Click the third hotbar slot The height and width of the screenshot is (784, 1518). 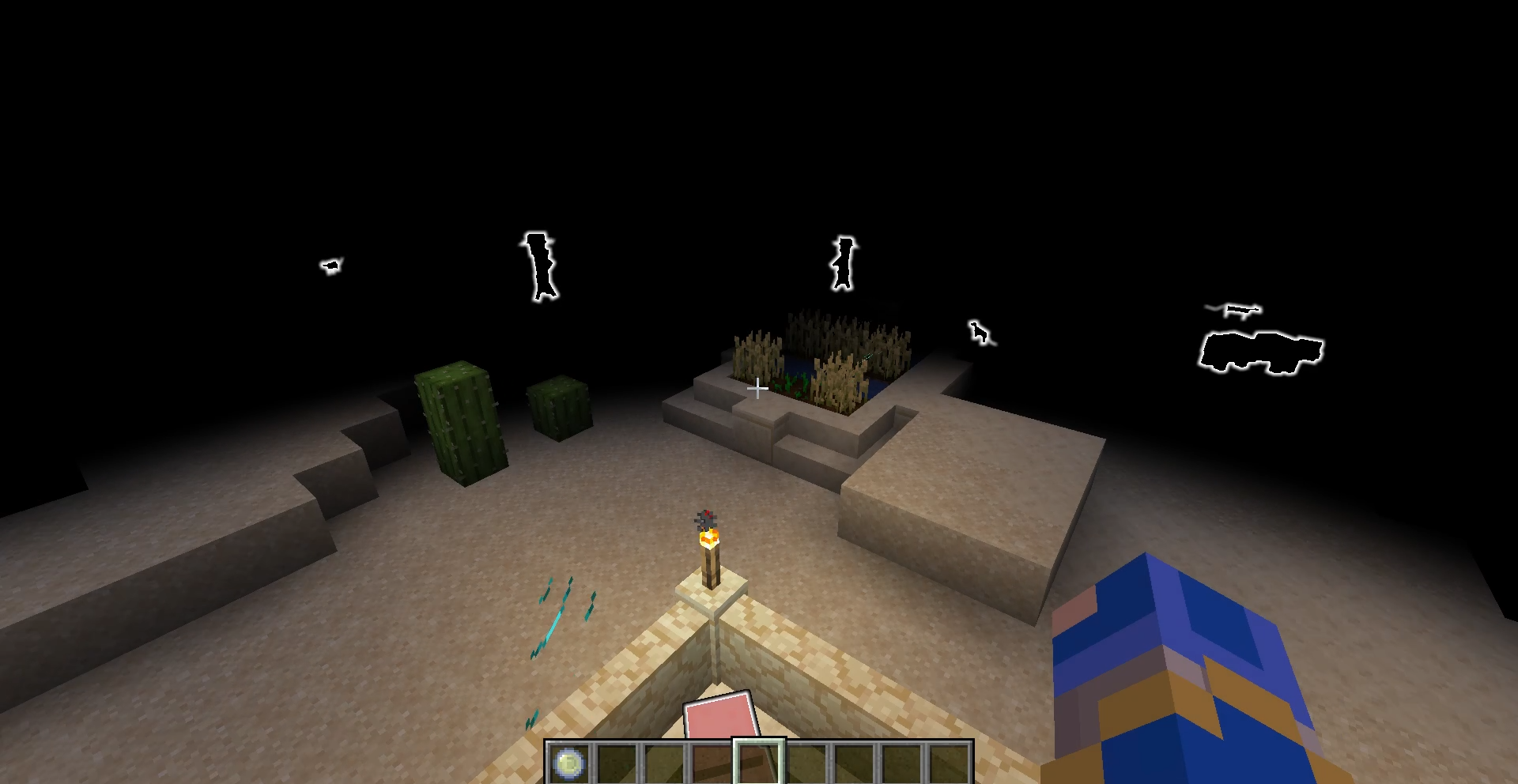tap(663, 763)
